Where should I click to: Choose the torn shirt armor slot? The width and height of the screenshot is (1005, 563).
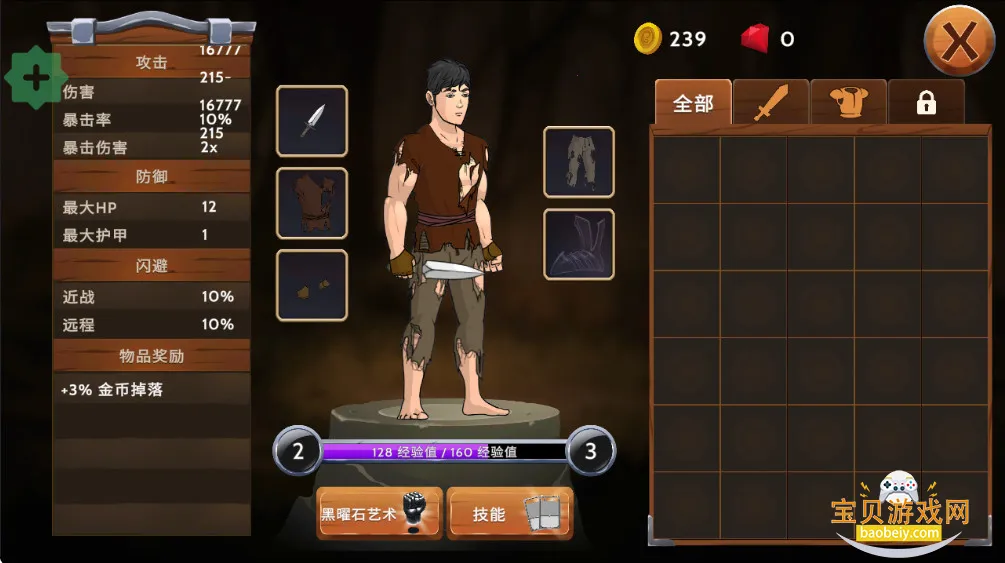(312, 203)
